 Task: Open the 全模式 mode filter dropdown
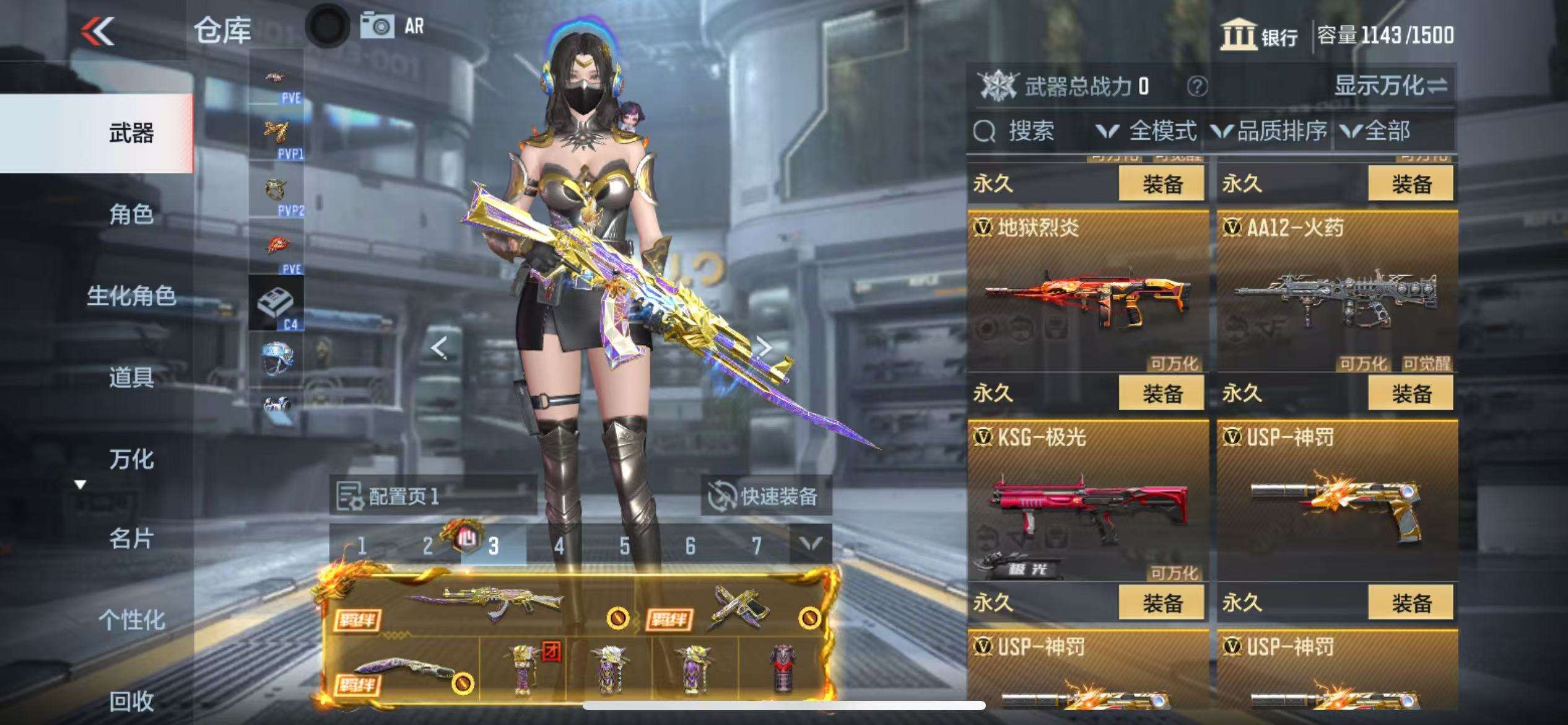click(1146, 131)
